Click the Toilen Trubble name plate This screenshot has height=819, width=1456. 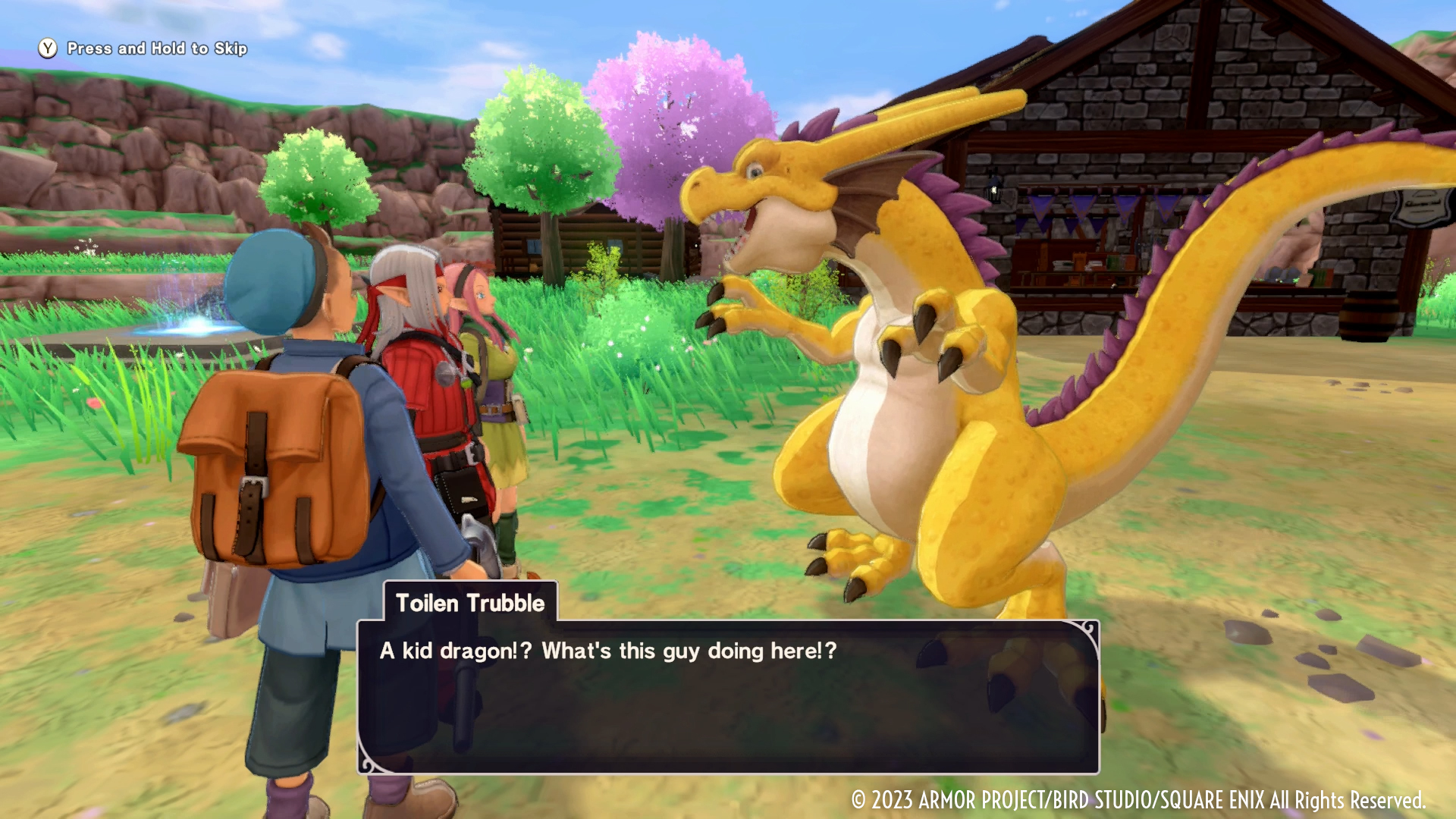click(470, 604)
